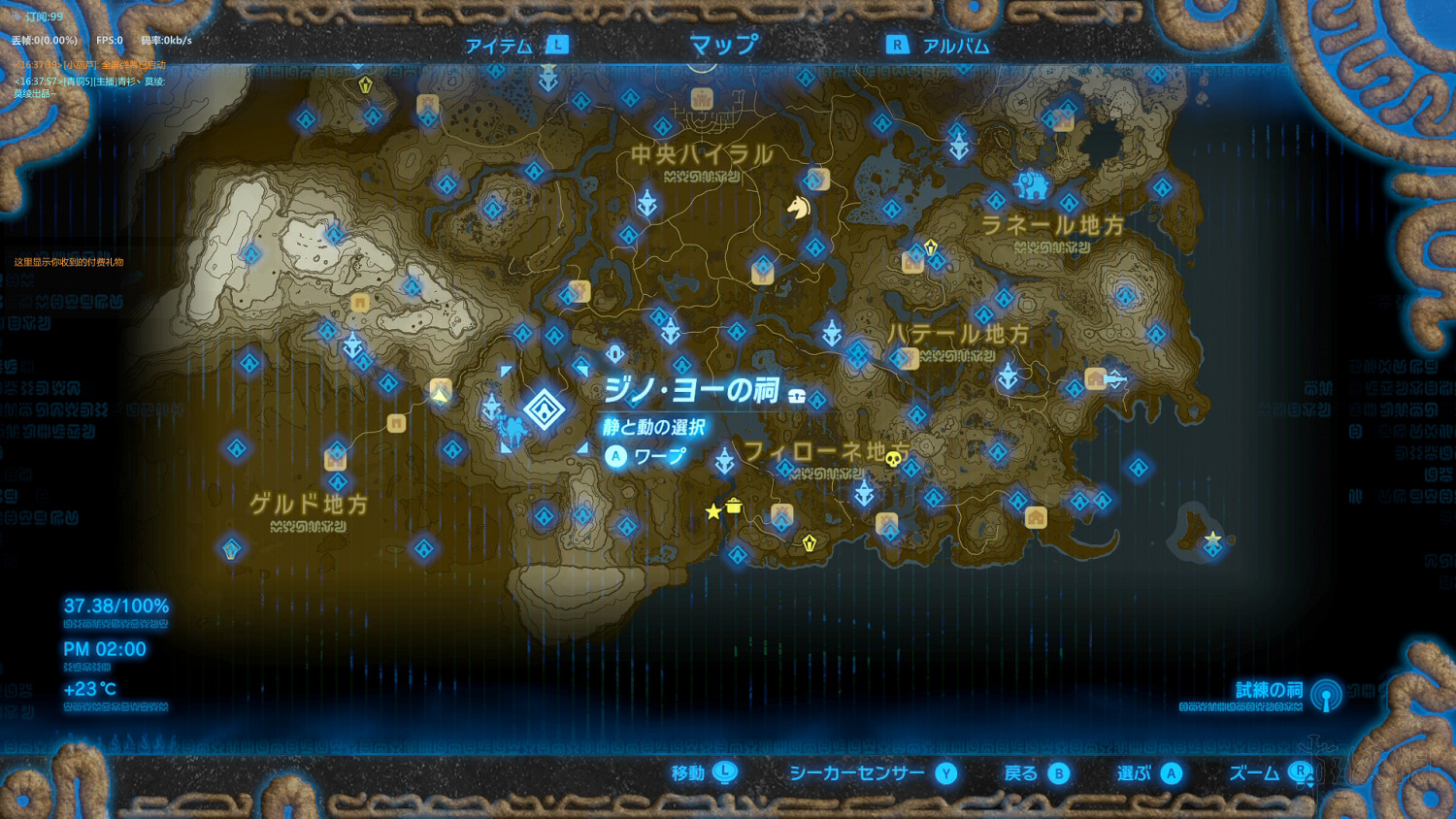Screen dimensions: 1456x819
Task: Click the star stamp on the eastern island
Action: click(x=1212, y=535)
